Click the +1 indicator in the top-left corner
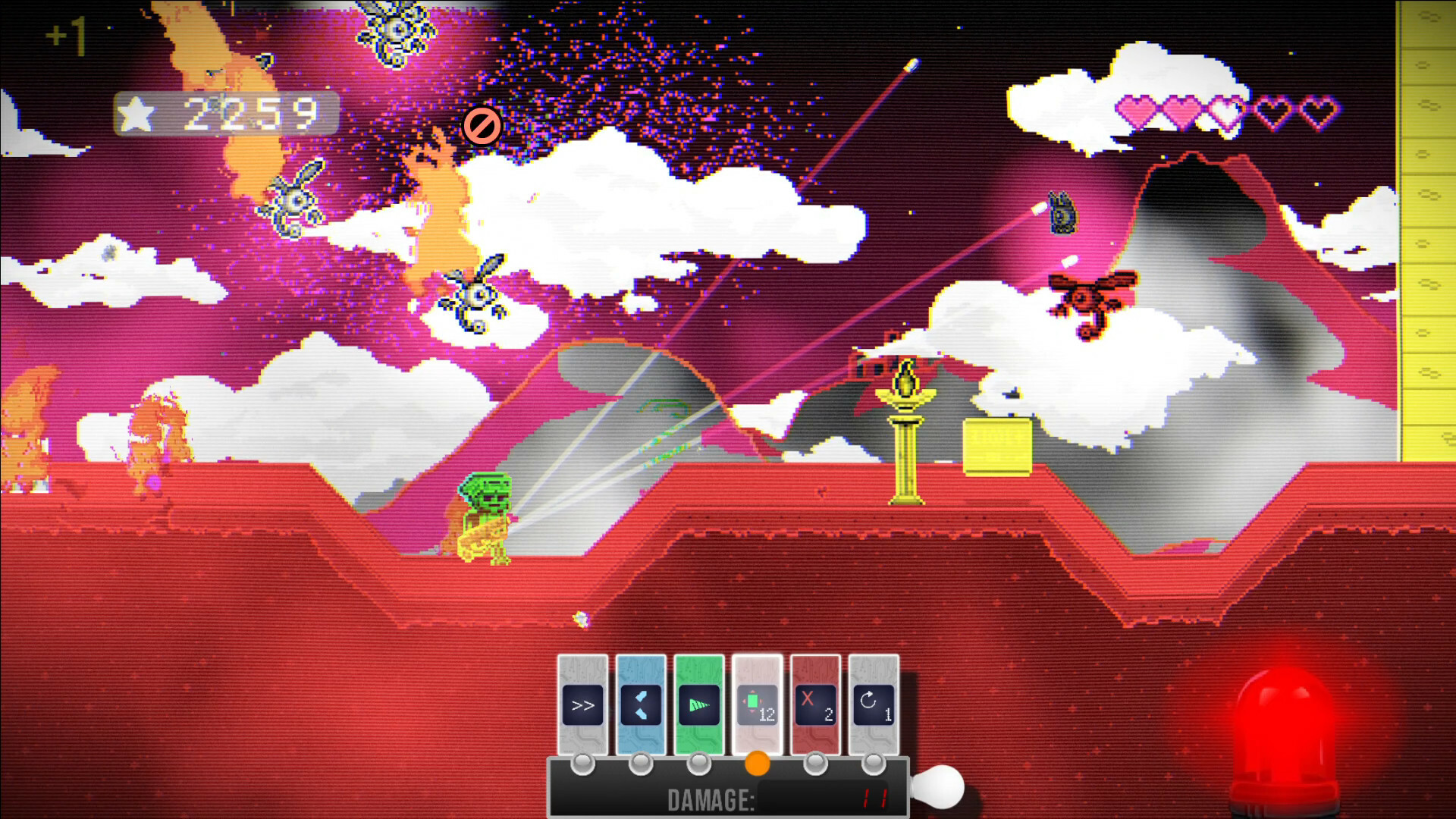 click(67, 34)
